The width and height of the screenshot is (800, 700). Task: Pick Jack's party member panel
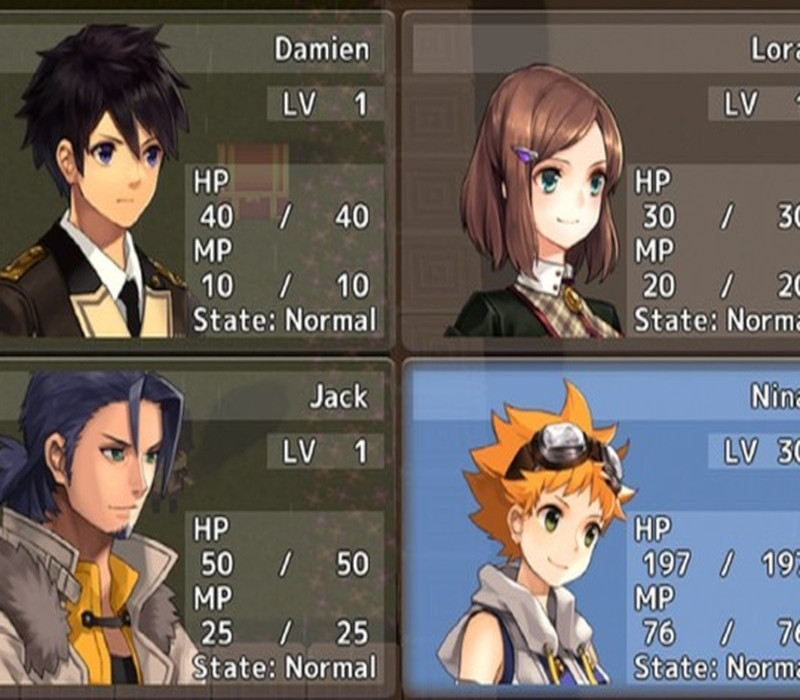pos(195,525)
